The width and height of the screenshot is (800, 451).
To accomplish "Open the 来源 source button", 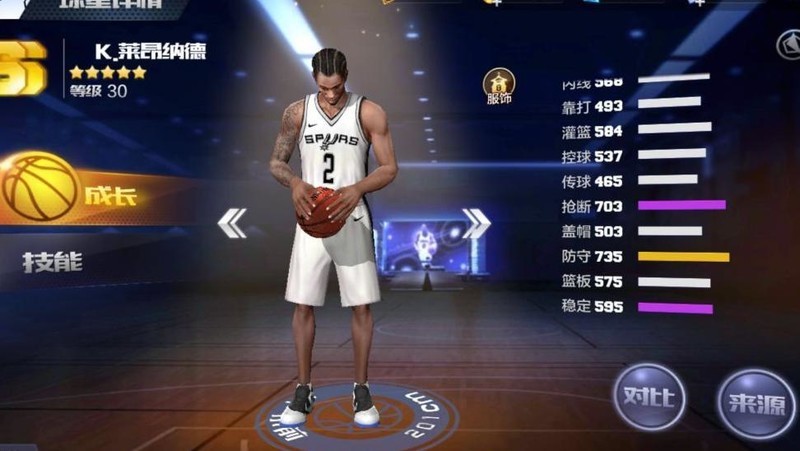I will coord(755,402).
